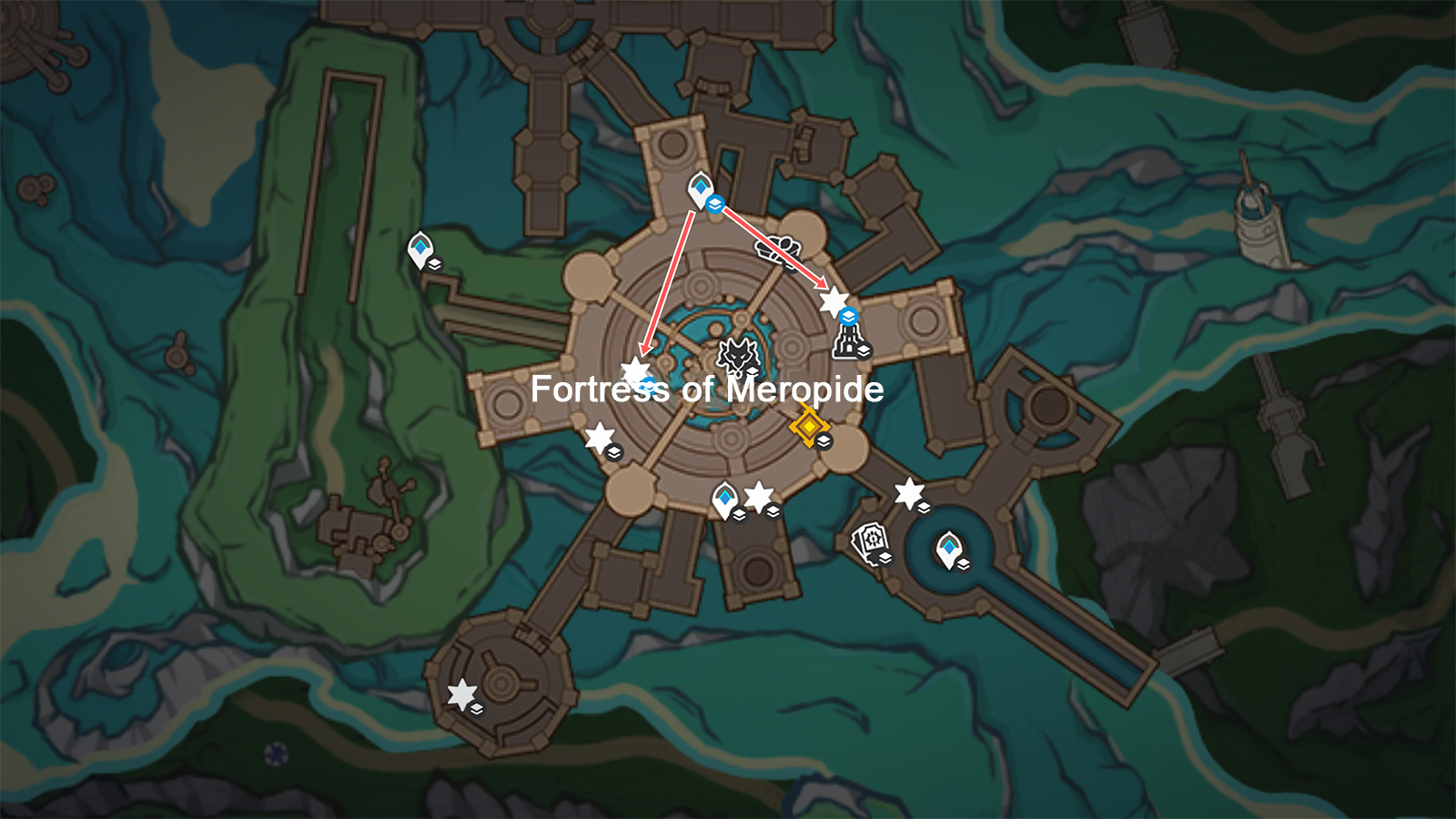This screenshot has width=1456, height=819.
Task: Click the domain icon east of the fortress
Action: (x=846, y=344)
